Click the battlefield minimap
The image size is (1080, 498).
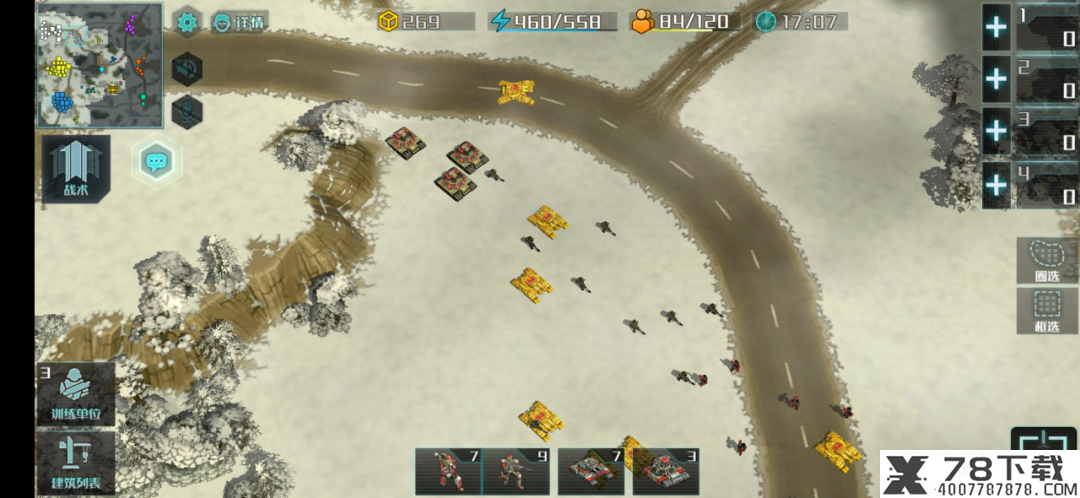pyautogui.click(x=100, y=65)
